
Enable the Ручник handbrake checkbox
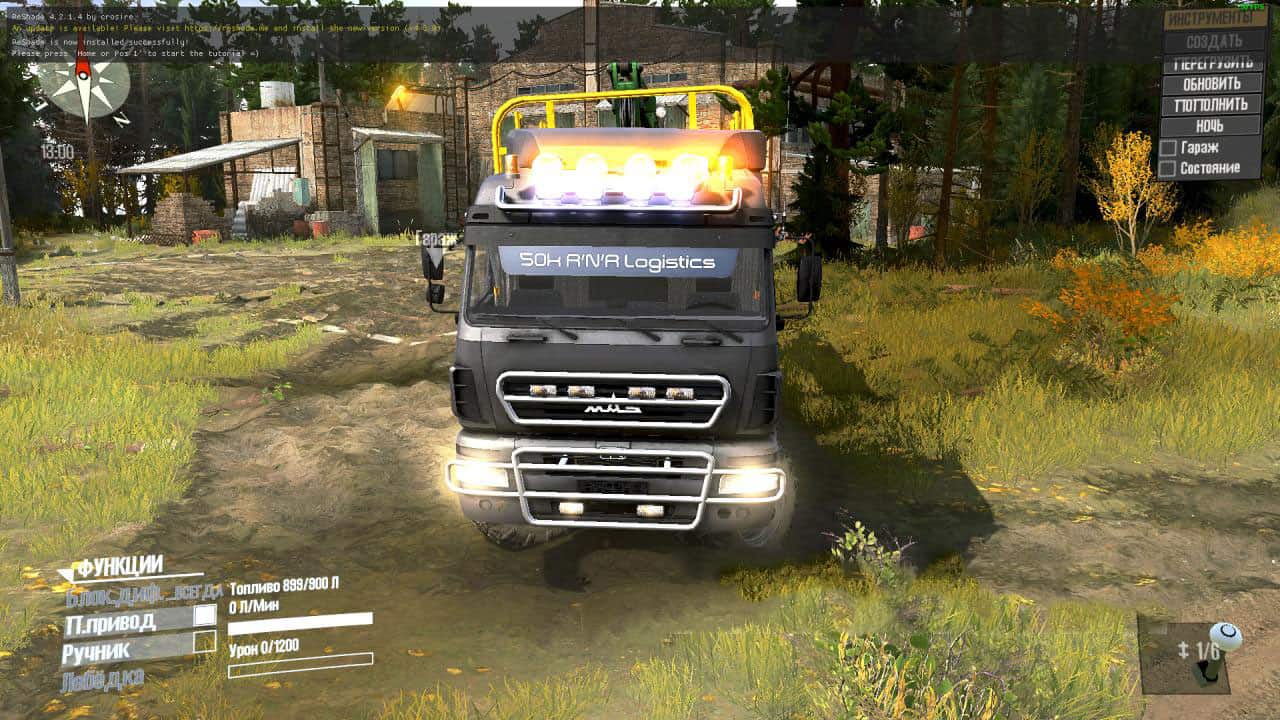204,642
